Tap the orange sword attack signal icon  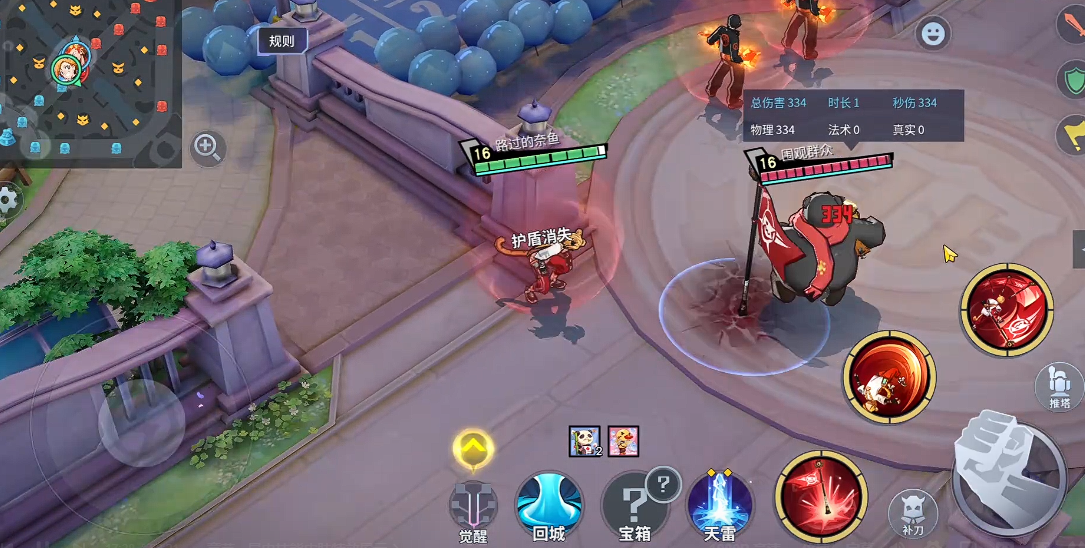1072,24
